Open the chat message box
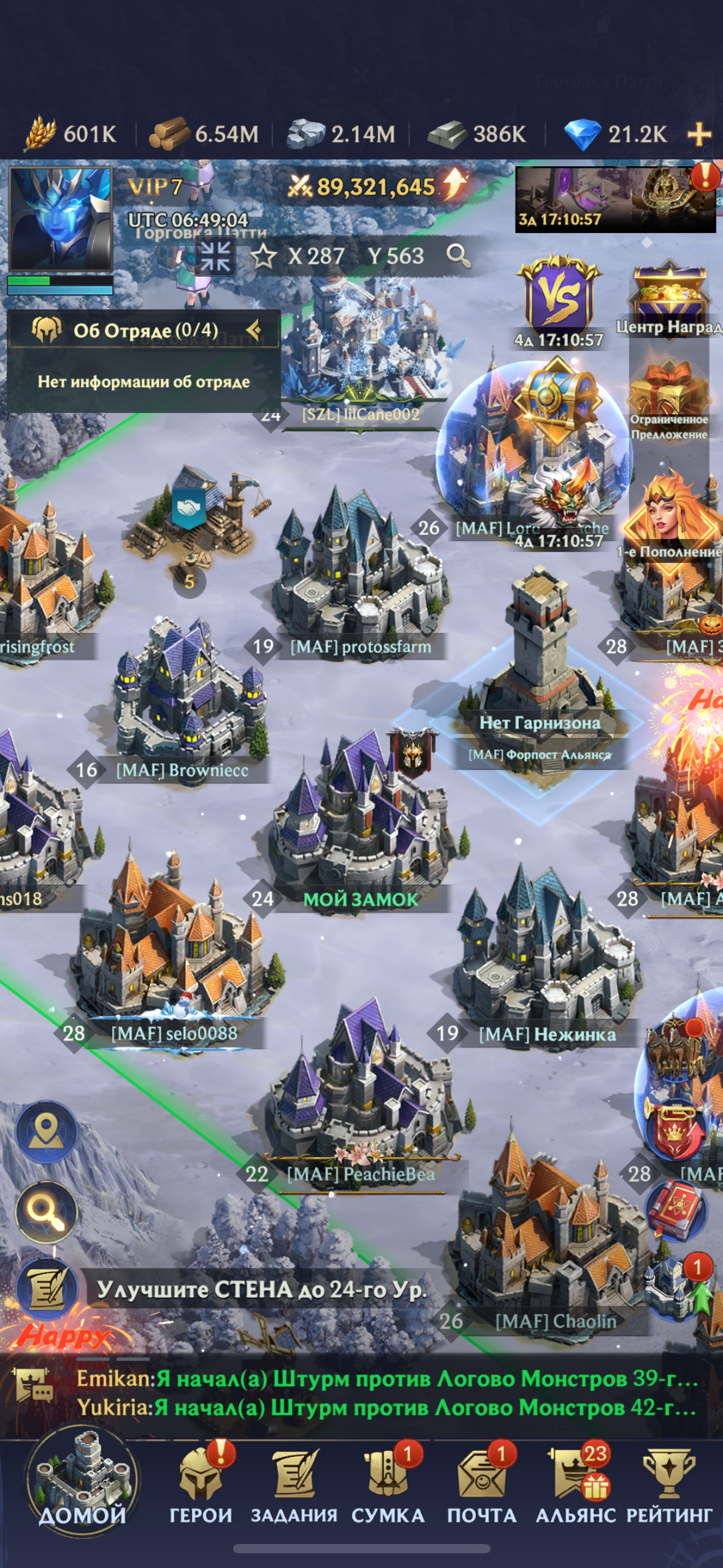Screen dimensions: 723x1568 pyautogui.click(x=386, y=1393)
